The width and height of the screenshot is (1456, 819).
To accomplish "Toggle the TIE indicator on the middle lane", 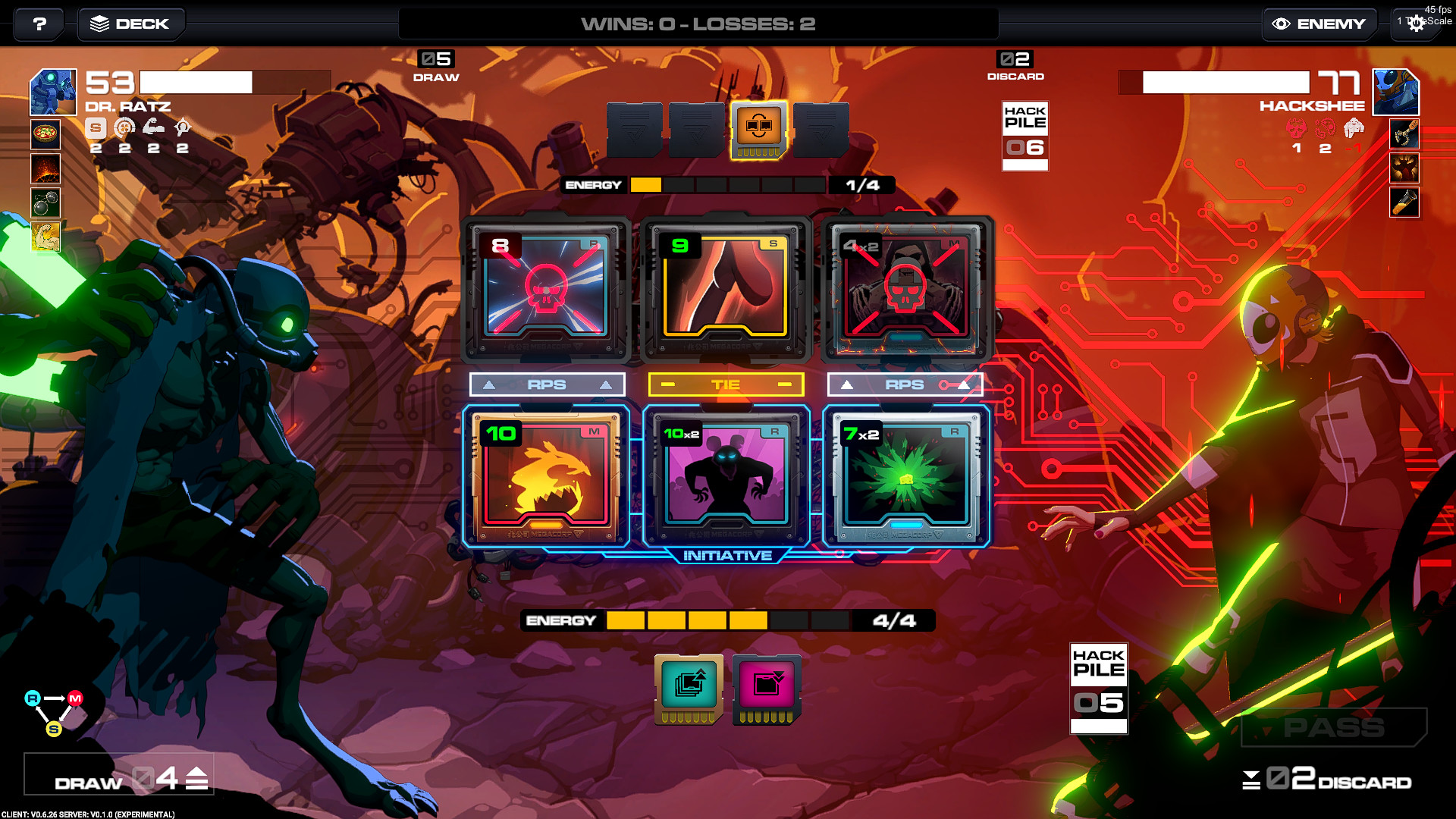I will (x=726, y=384).
